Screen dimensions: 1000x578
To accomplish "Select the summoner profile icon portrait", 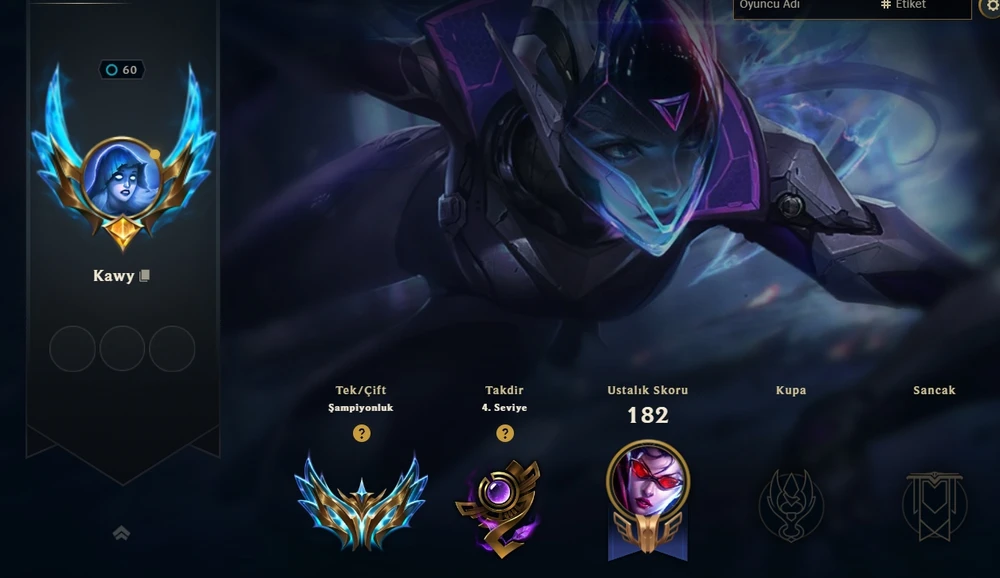I will [x=122, y=177].
